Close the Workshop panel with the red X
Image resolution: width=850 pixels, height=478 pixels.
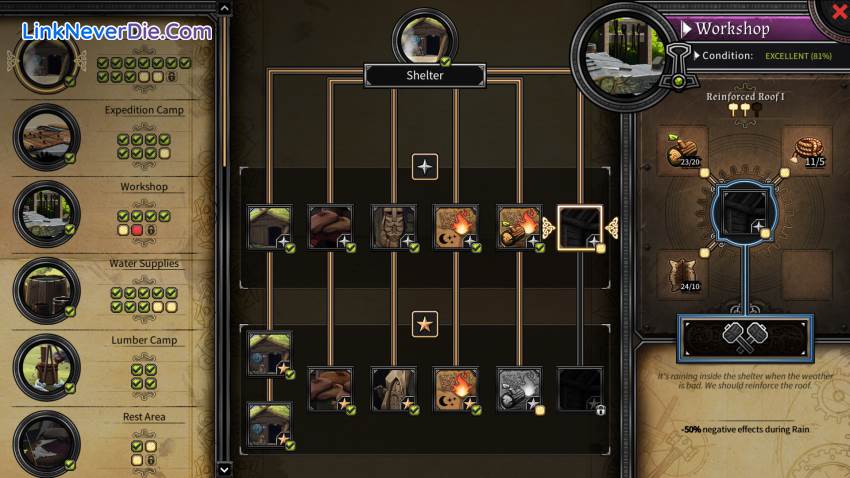click(x=838, y=10)
